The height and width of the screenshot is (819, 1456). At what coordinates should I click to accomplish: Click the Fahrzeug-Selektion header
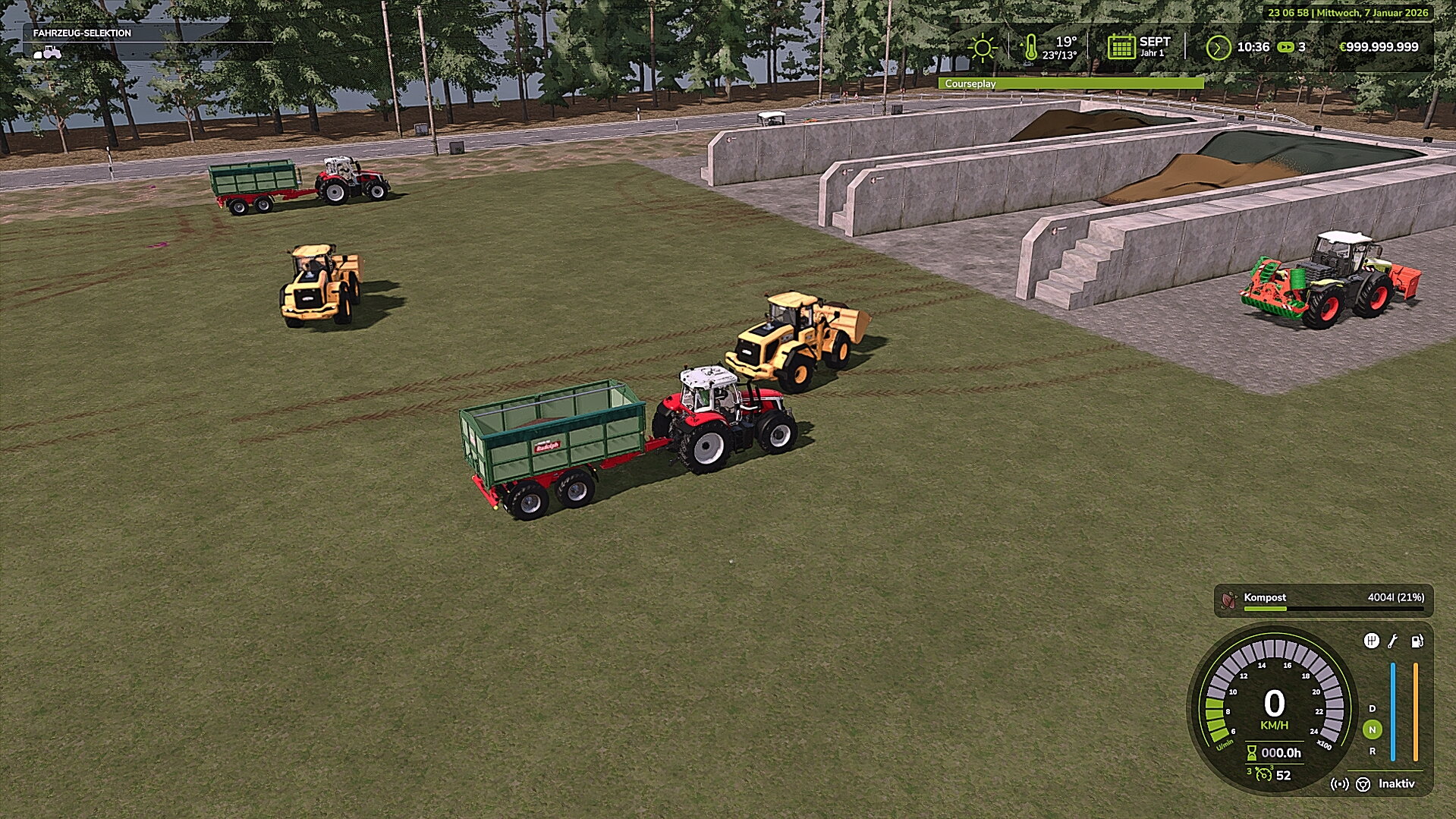[81, 33]
